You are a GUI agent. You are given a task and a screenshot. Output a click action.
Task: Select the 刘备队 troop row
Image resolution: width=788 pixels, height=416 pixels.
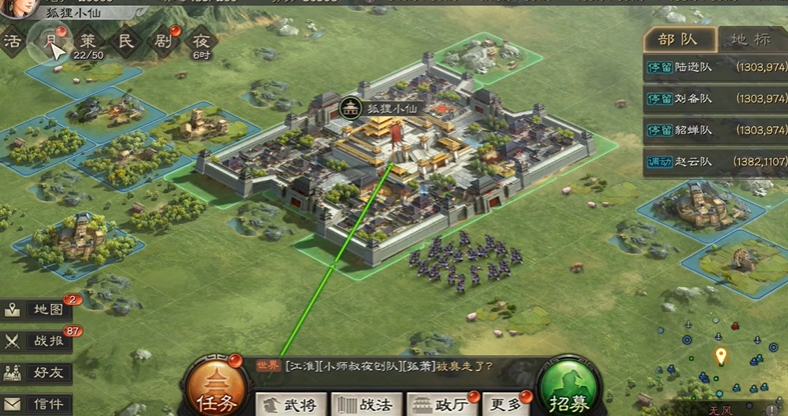[715, 100]
